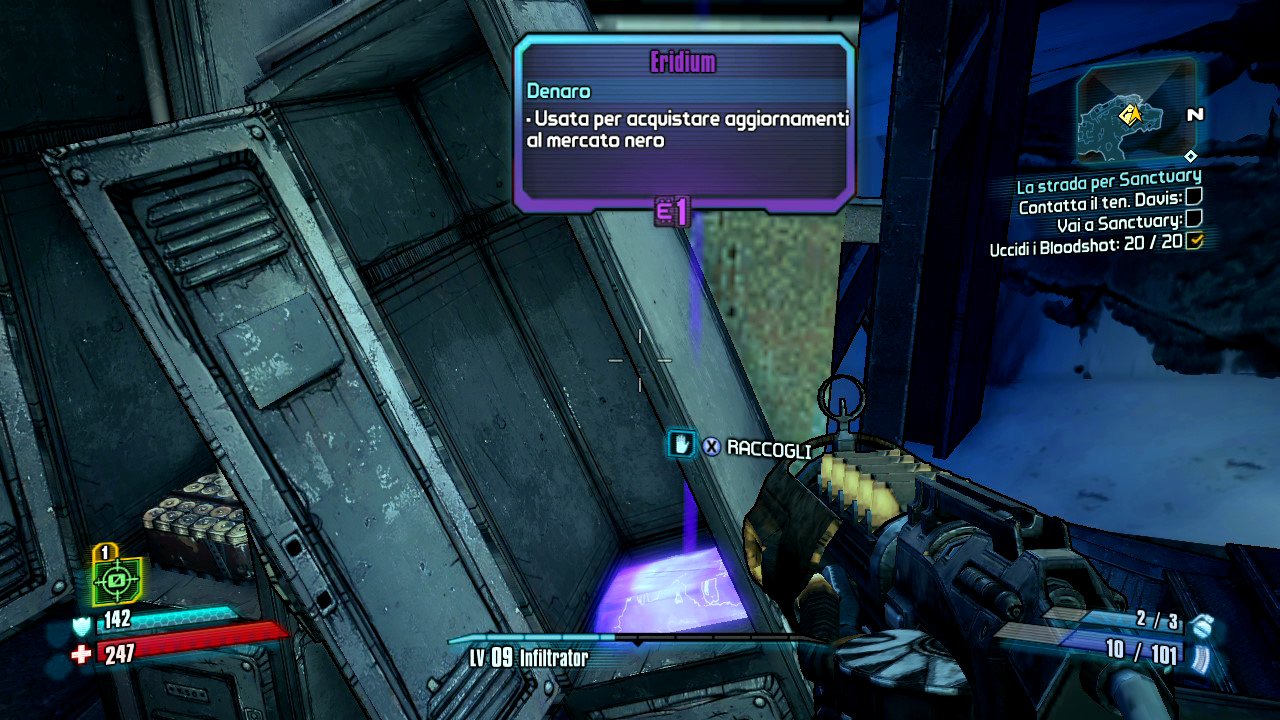1280x720 pixels.
Task: Click the green action skill icon
Action: point(116,579)
